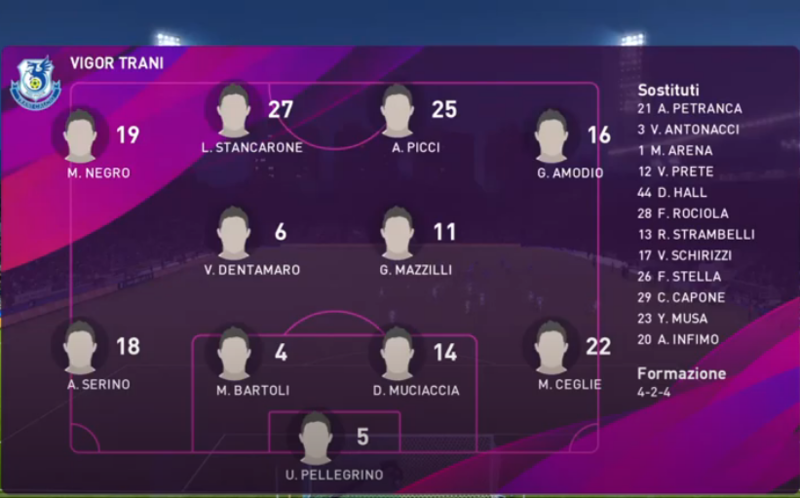Pick A. Serino, number 18
Viewport: 800px width, 498px height.
81,349
